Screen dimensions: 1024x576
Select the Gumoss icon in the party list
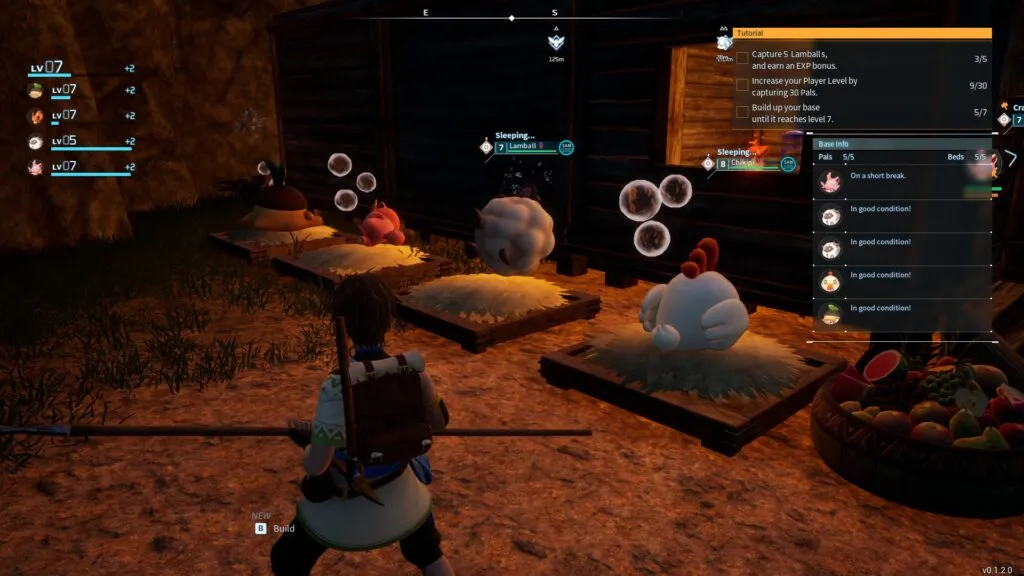36,90
